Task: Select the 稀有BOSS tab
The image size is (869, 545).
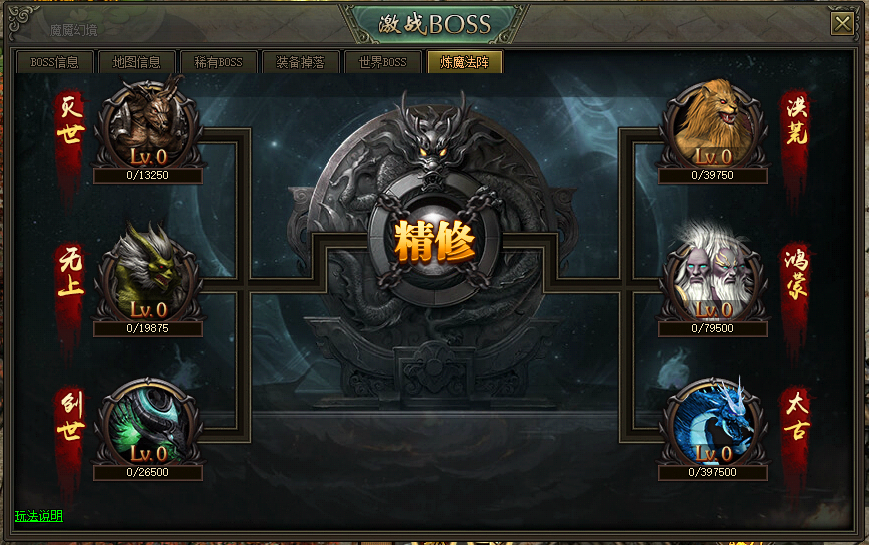Action: (219, 62)
